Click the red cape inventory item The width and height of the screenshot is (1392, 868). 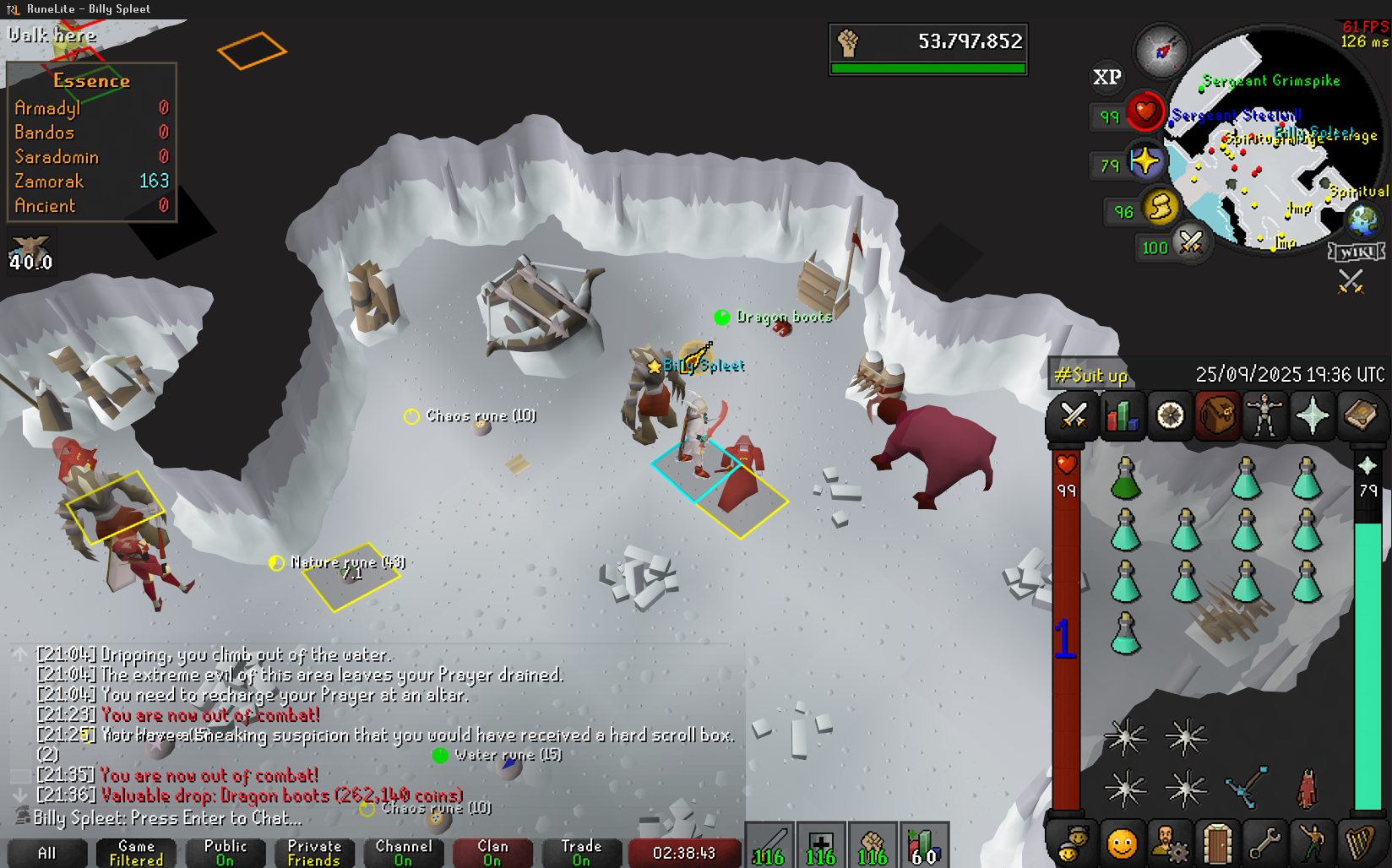click(x=1307, y=789)
